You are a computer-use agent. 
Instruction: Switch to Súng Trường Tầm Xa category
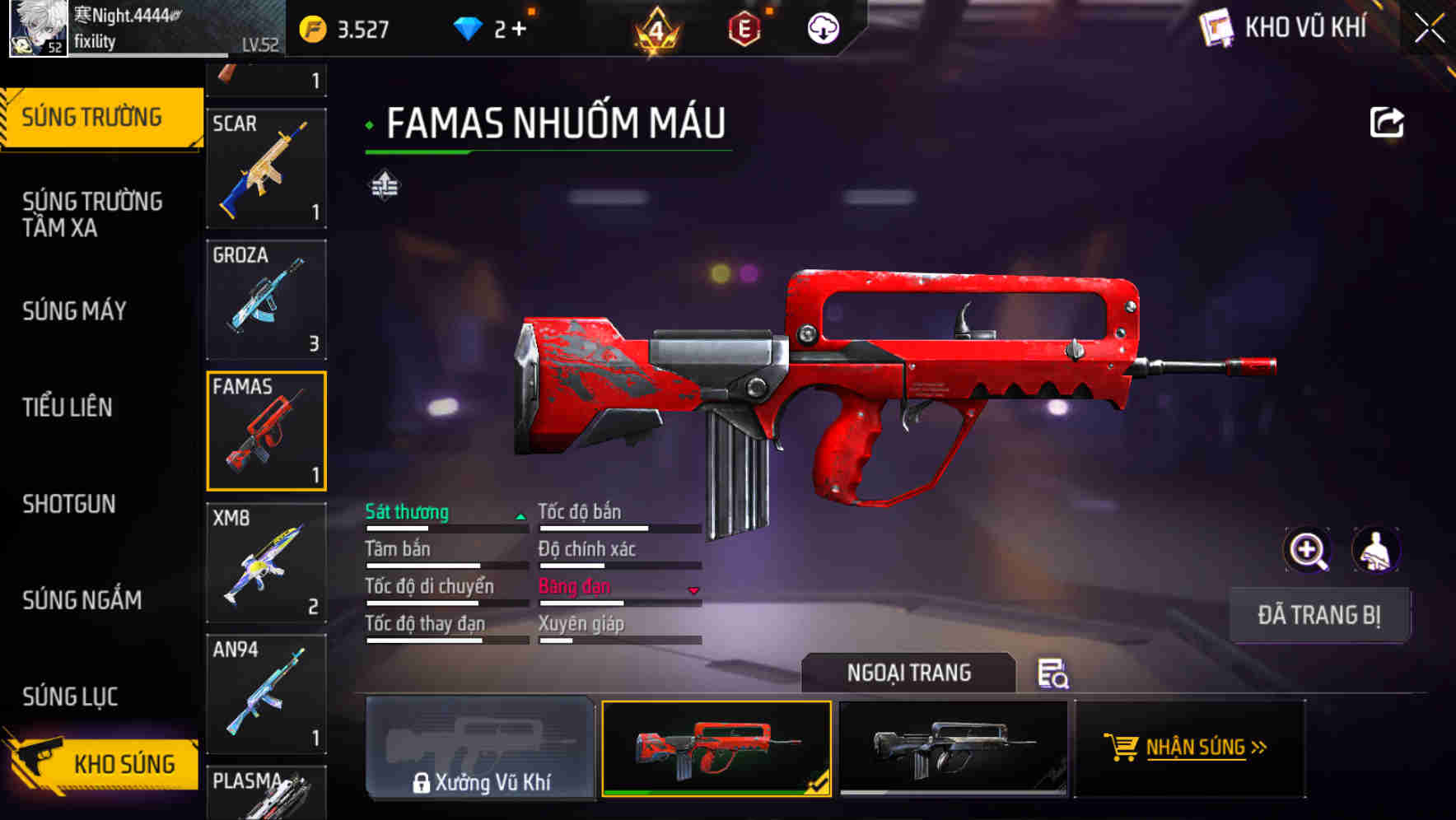92,214
